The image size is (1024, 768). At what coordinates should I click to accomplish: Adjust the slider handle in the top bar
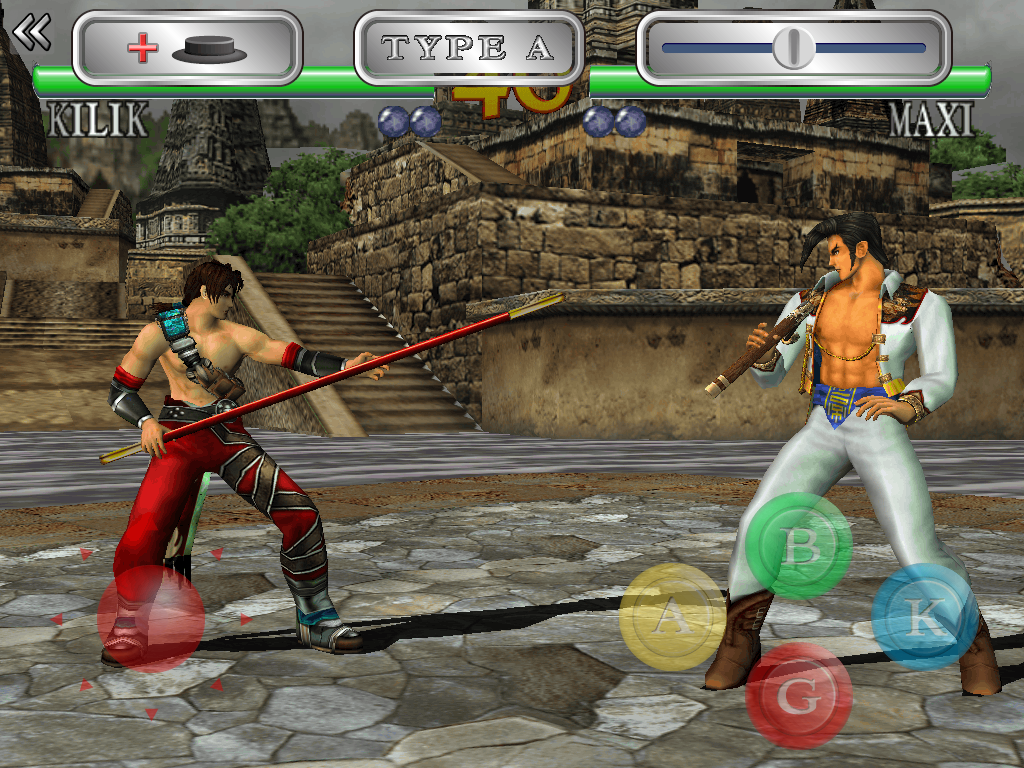pyautogui.click(x=793, y=47)
